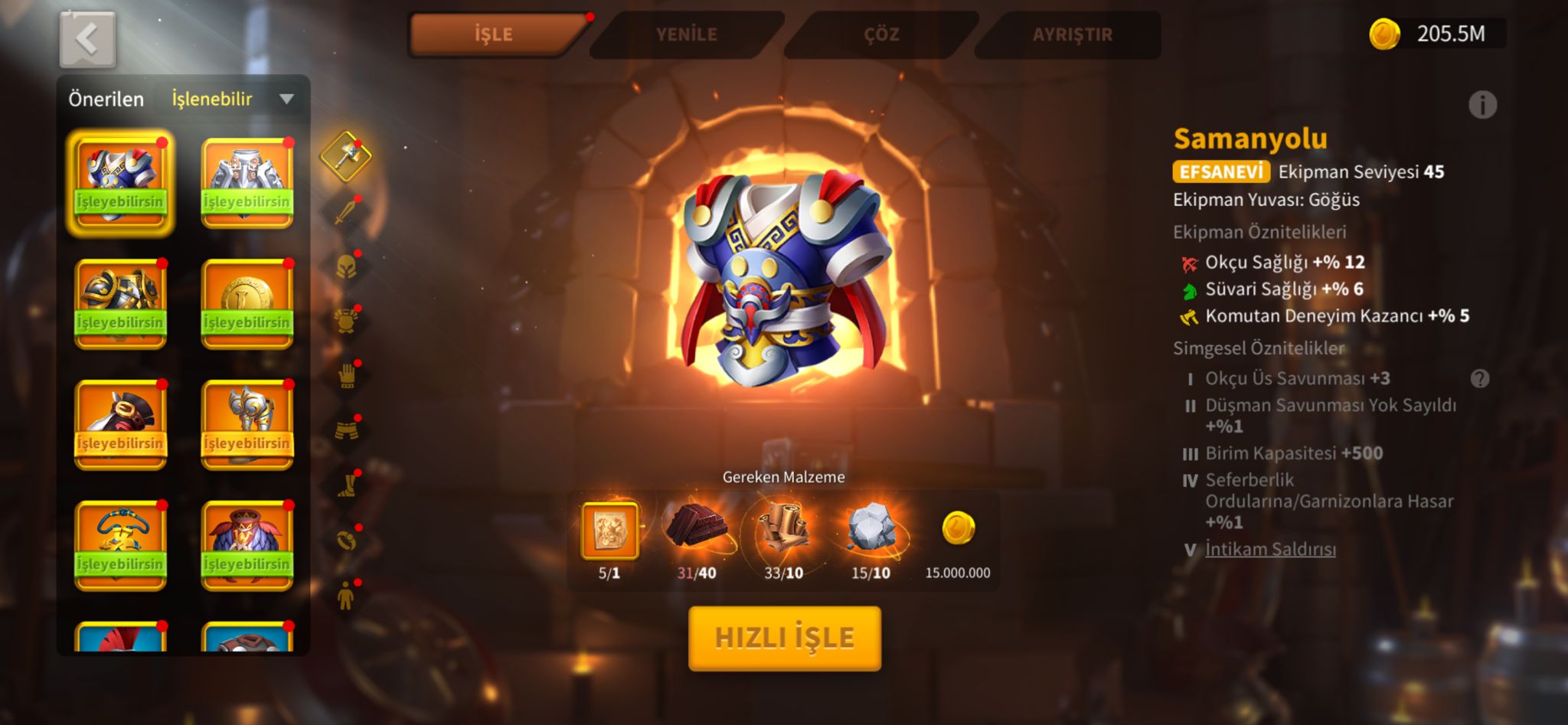Filter by boots category icon
The width and height of the screenshot is (1568, 725).
347,485
